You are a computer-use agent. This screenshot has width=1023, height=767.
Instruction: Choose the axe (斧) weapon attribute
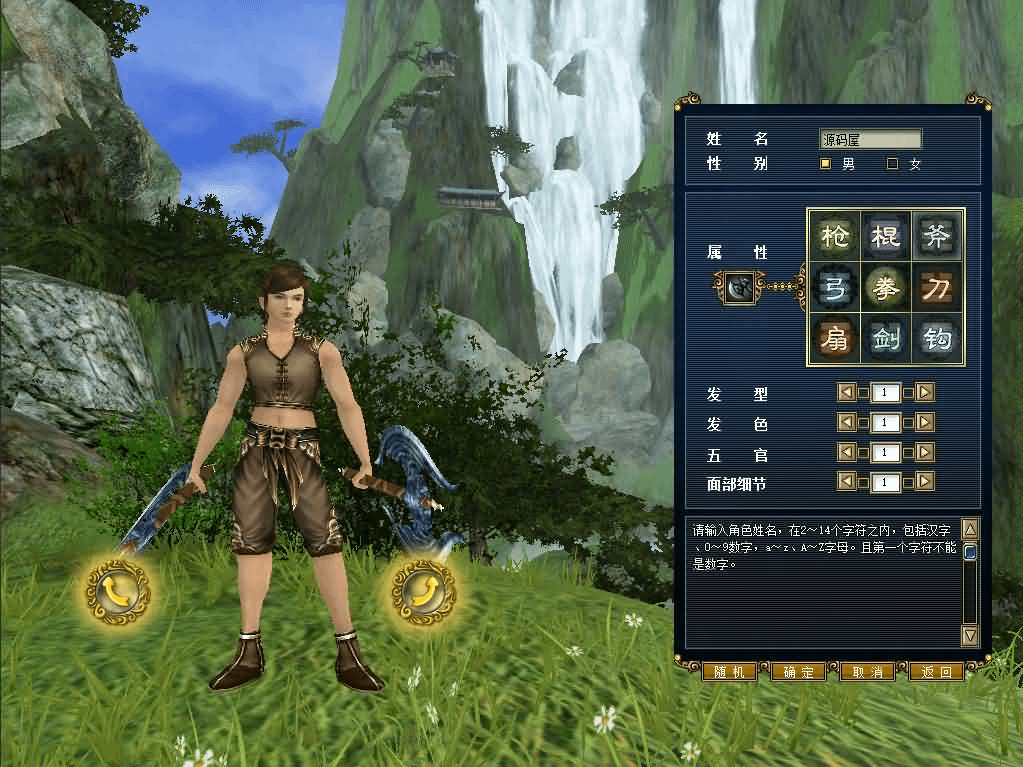937,236
